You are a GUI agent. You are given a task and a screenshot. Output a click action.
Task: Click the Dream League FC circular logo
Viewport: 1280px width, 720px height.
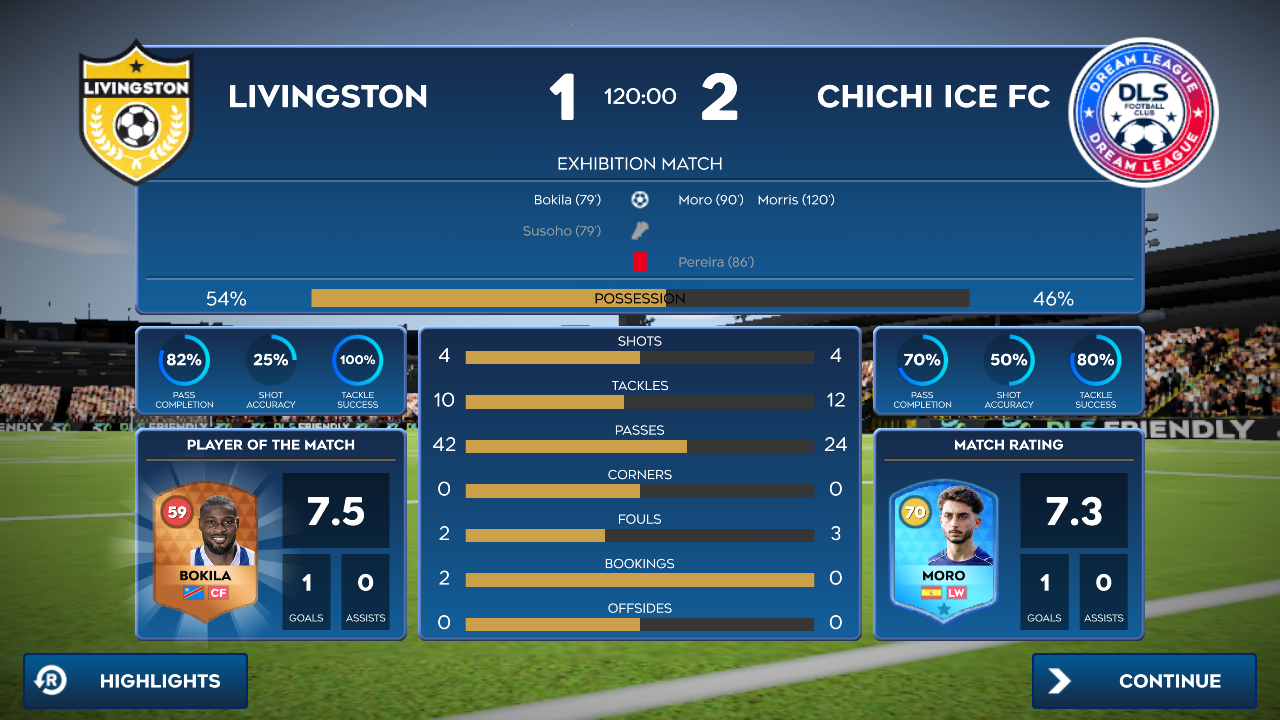pyautogui.click(x=1144, y=112)
